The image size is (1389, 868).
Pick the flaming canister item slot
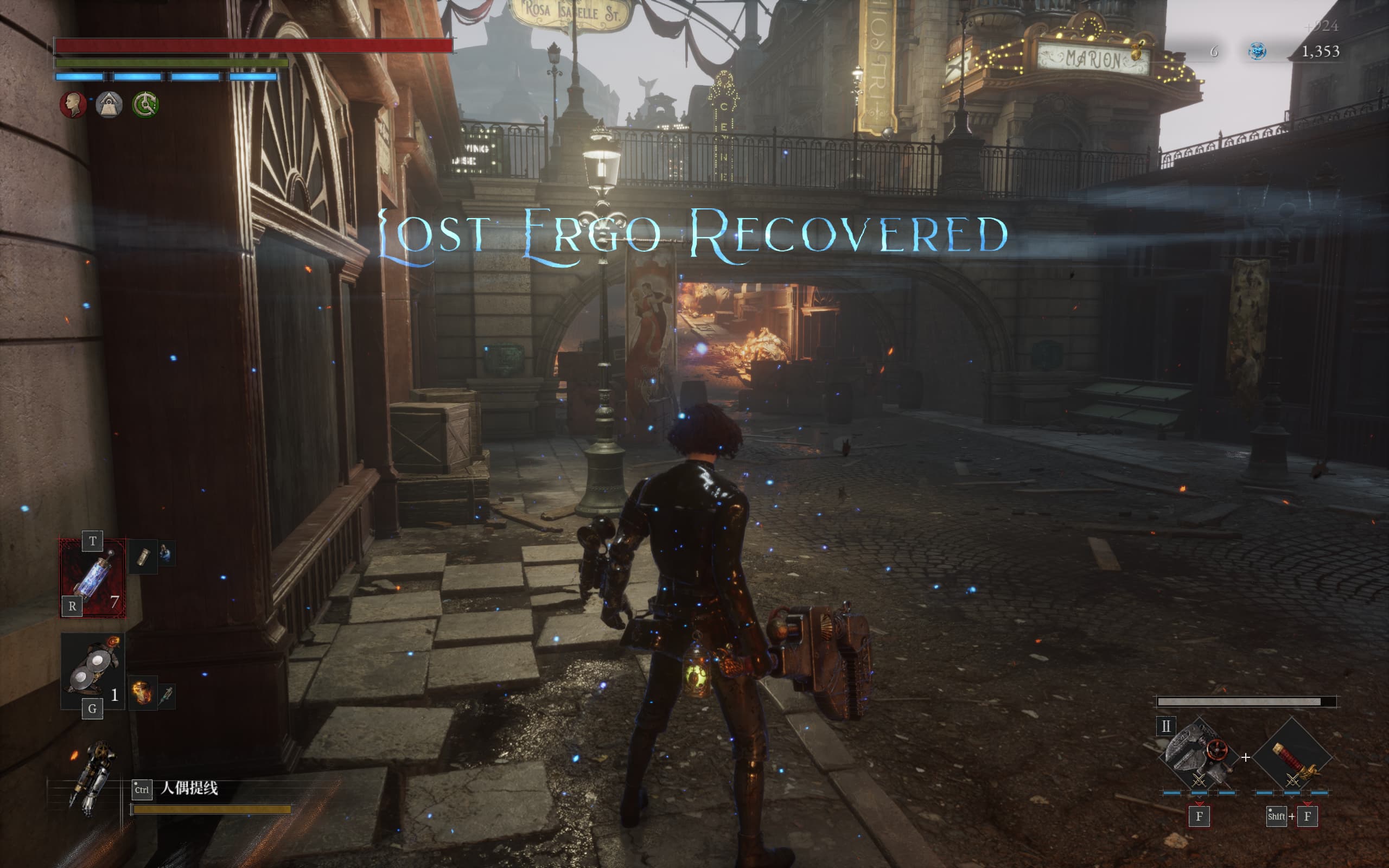pyautogui.click(x=142, y=693)
